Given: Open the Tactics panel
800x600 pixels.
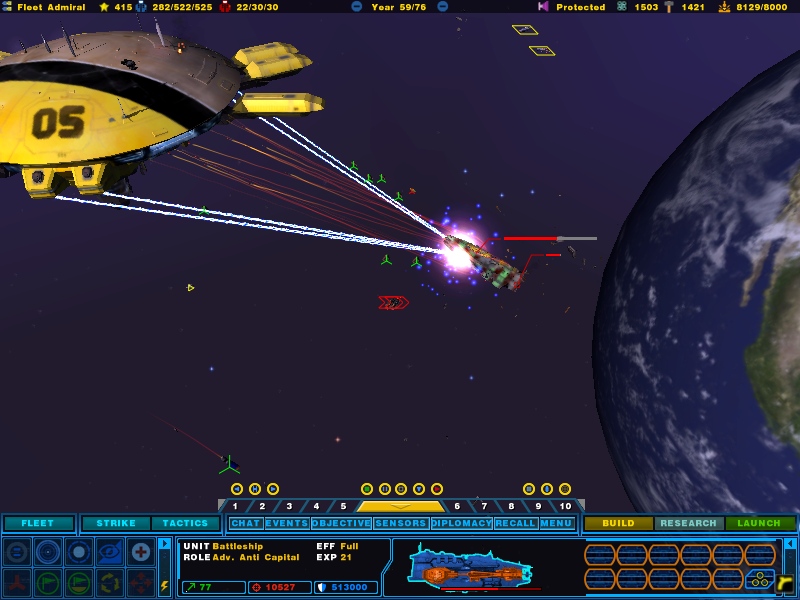Looking at the screenshot, I should tap(185, 523).
